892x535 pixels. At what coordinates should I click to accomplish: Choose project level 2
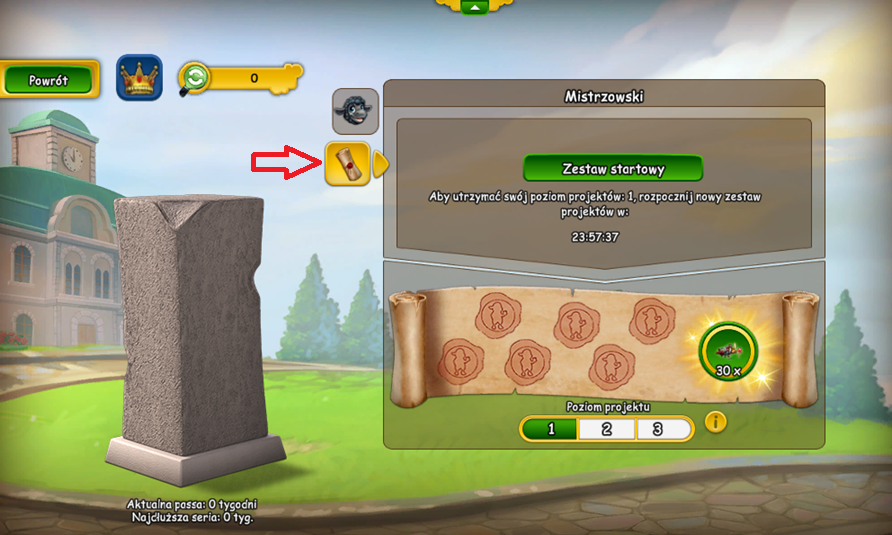607,429
